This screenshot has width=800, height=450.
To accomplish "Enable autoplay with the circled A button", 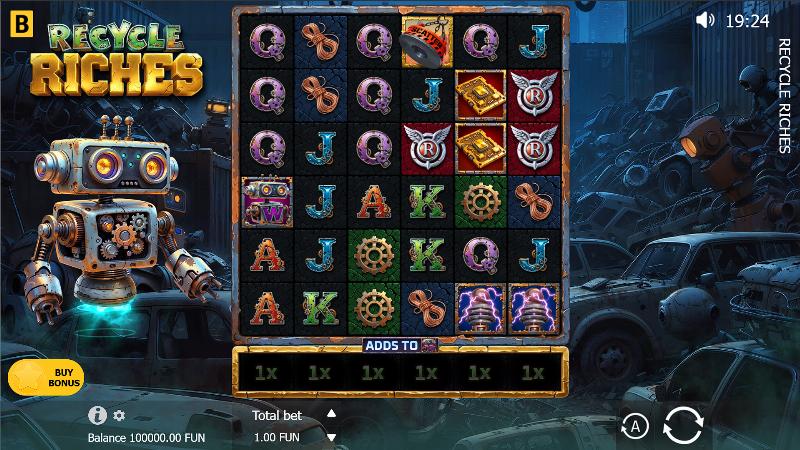I will click(x=635, y=427).
